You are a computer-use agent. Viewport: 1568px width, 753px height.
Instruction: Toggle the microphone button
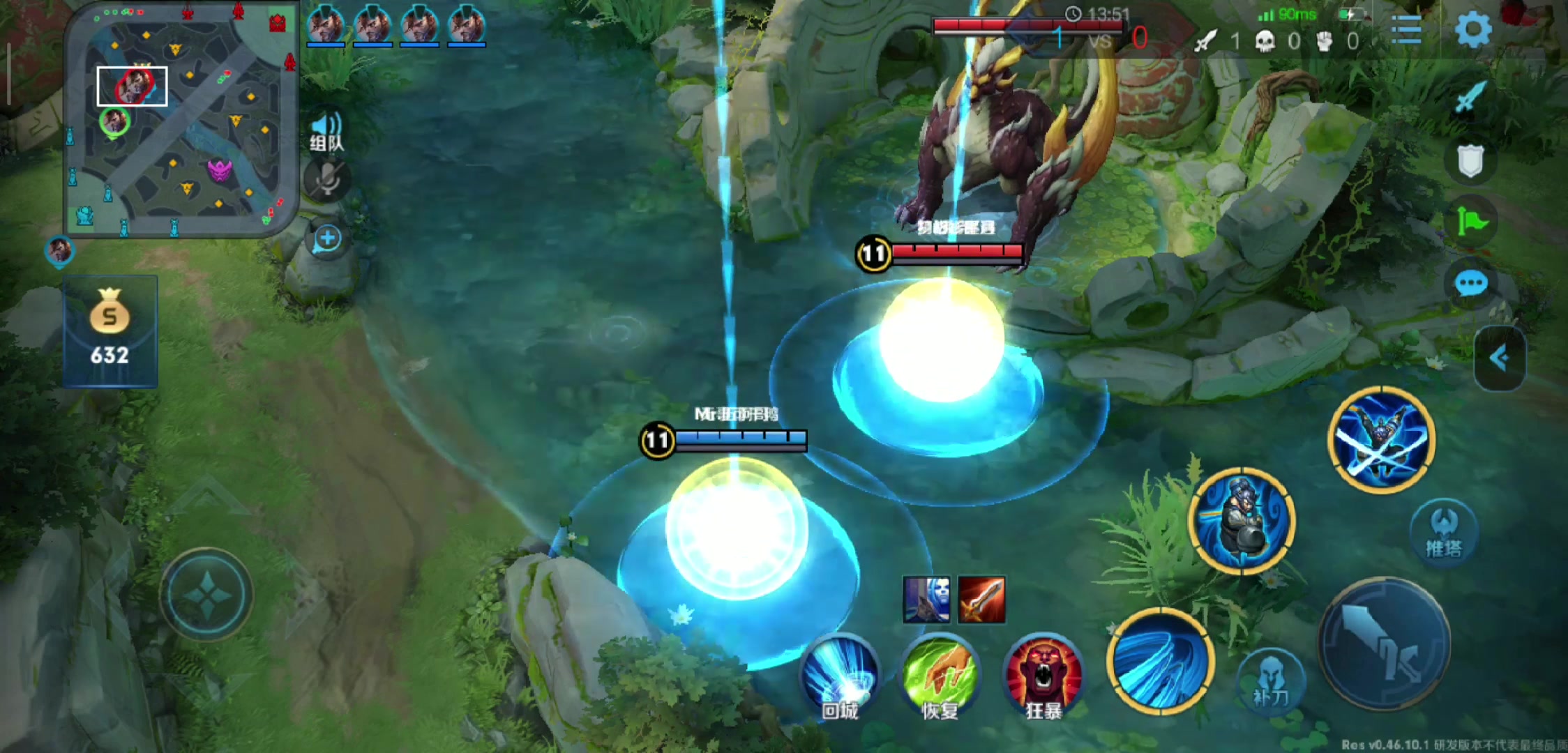[x=326, y=181]
